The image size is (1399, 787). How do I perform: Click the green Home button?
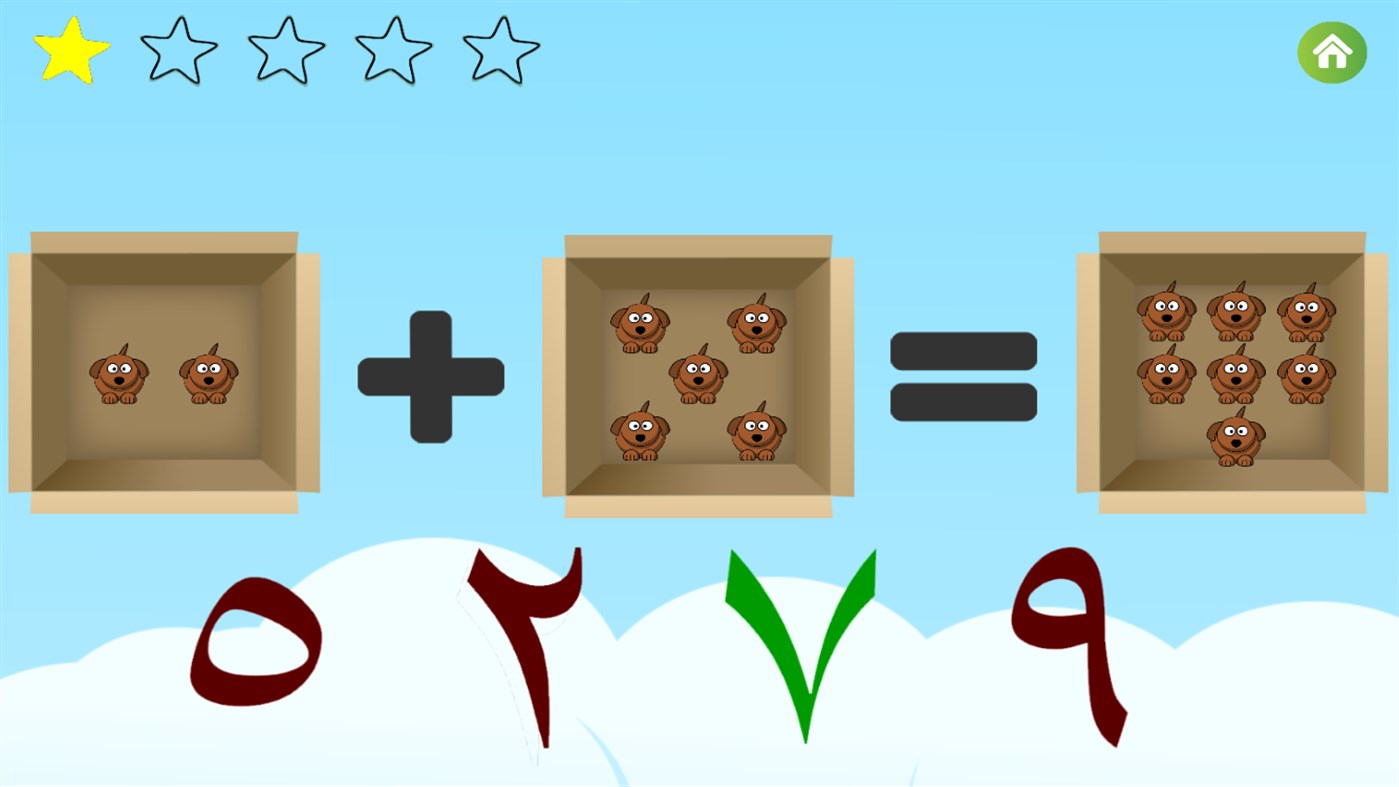pyautogui.click(x=1331, y=51)
